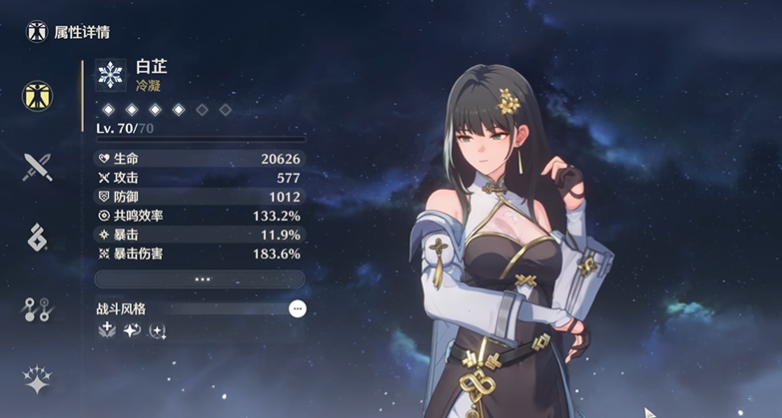Switch to the four-point star resonance tab

click(x=37, y=380)
